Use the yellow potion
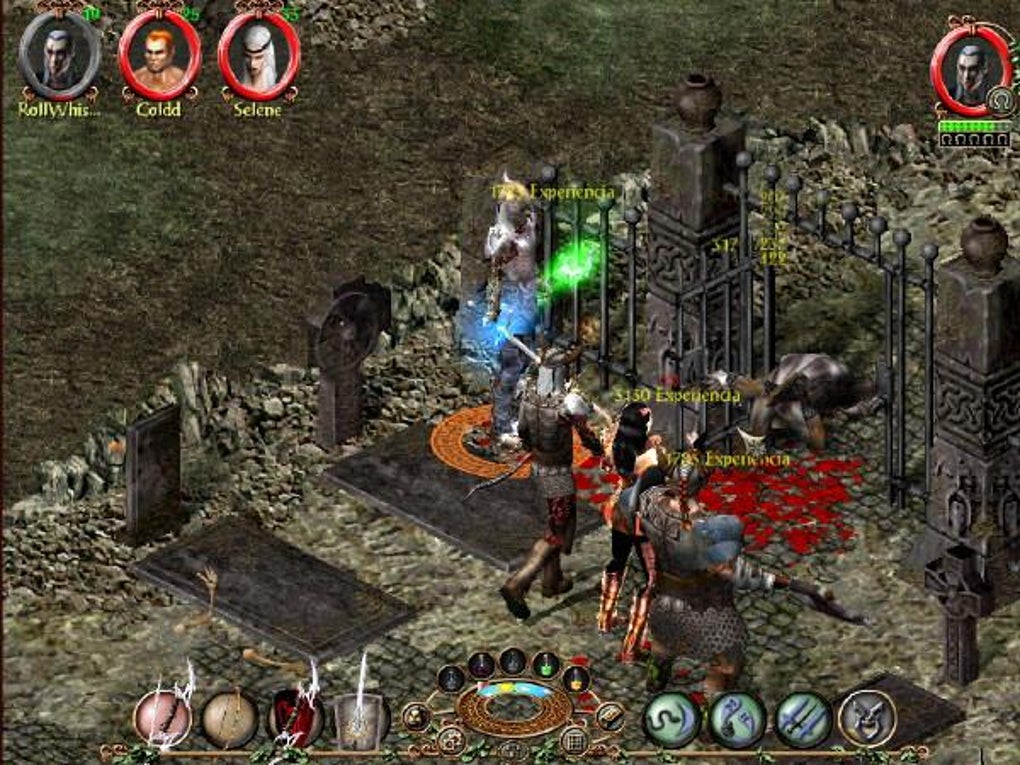The width and height of the screenshot is (1020, 765). [575, 679]
